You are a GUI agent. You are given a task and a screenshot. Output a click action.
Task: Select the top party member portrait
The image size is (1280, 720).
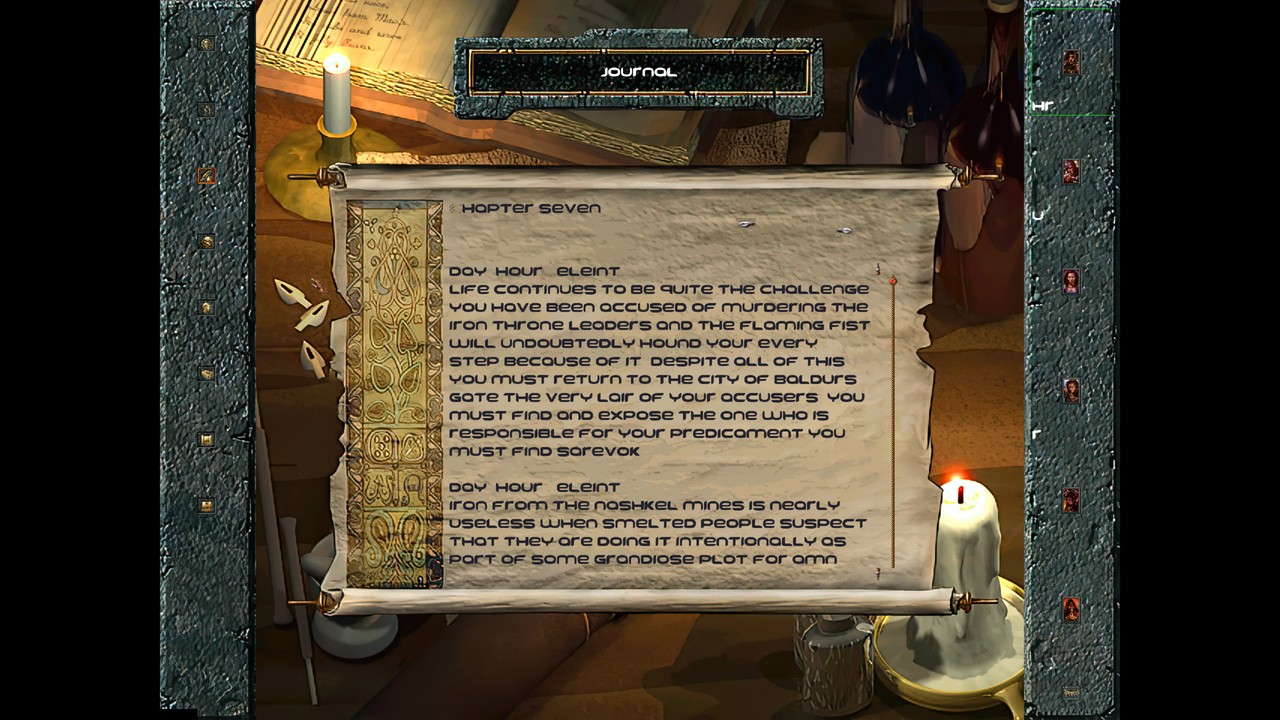[1070, 64]
